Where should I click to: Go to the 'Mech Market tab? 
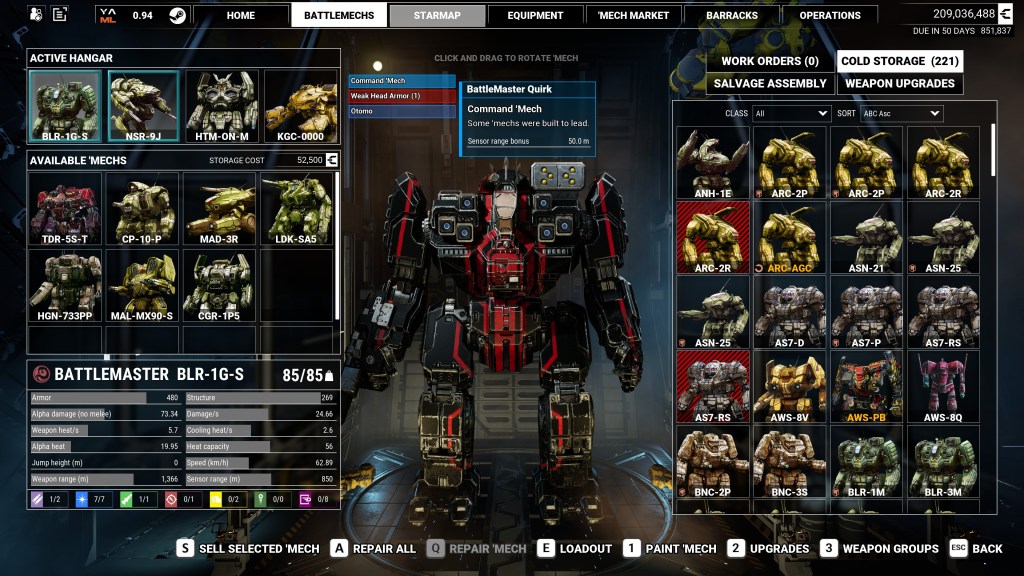click(633, 15)
